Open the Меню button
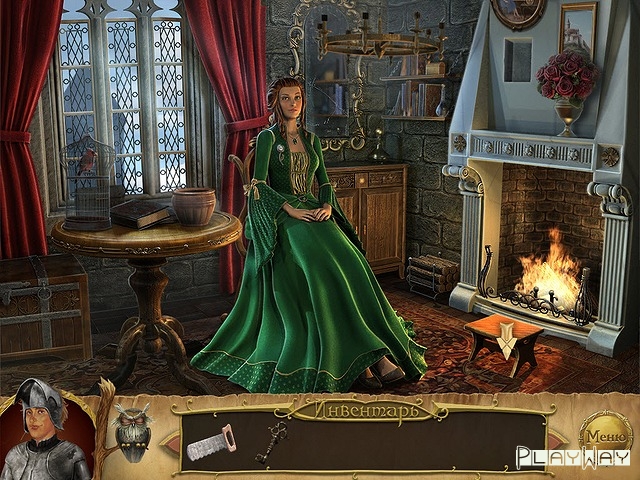The image size is (640, 480). pyautogui.click(x=605, y=436)
